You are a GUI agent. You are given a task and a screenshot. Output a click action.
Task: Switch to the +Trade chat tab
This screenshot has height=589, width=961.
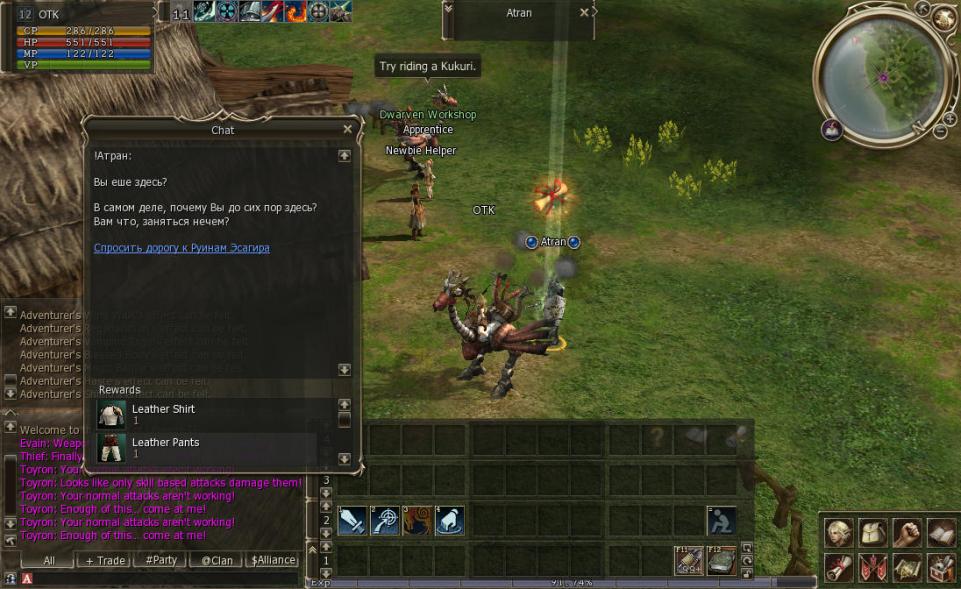tap(105, 561)
